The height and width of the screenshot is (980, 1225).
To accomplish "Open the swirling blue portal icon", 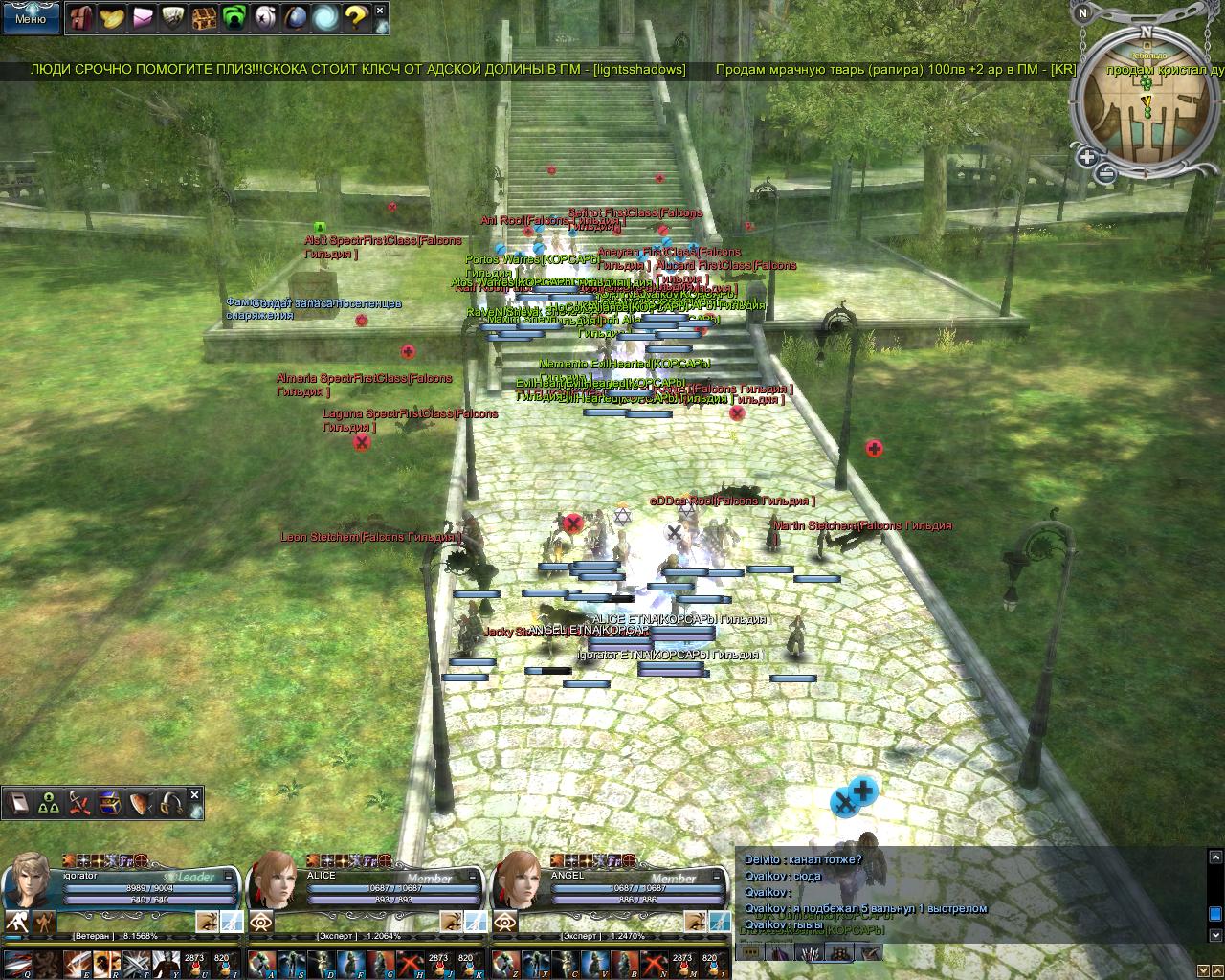I will point(325,17).
